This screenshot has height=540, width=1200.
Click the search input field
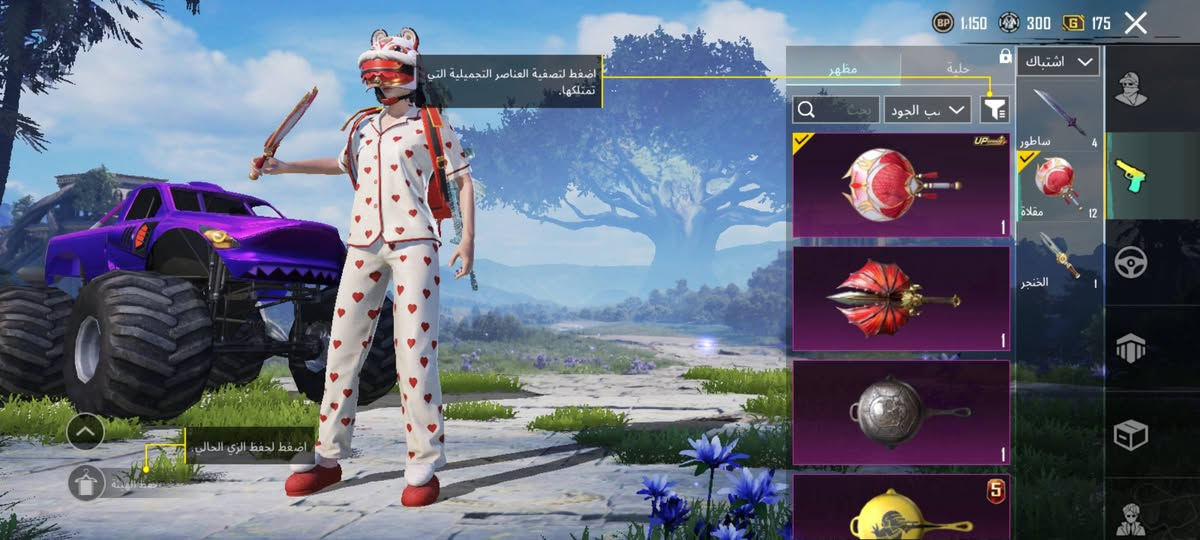837,109
